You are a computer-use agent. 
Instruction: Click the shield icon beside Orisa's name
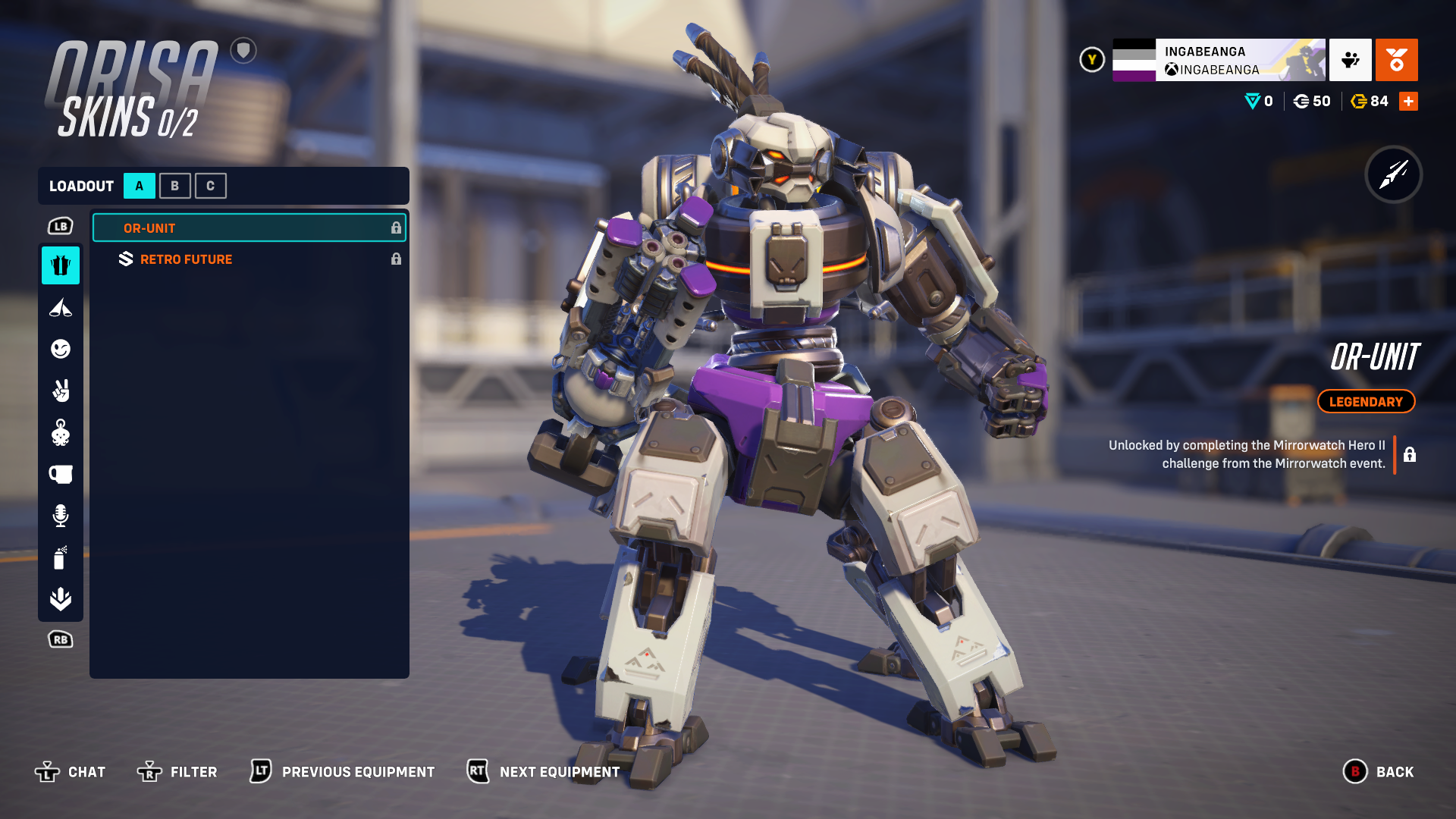tap(243, 51)
